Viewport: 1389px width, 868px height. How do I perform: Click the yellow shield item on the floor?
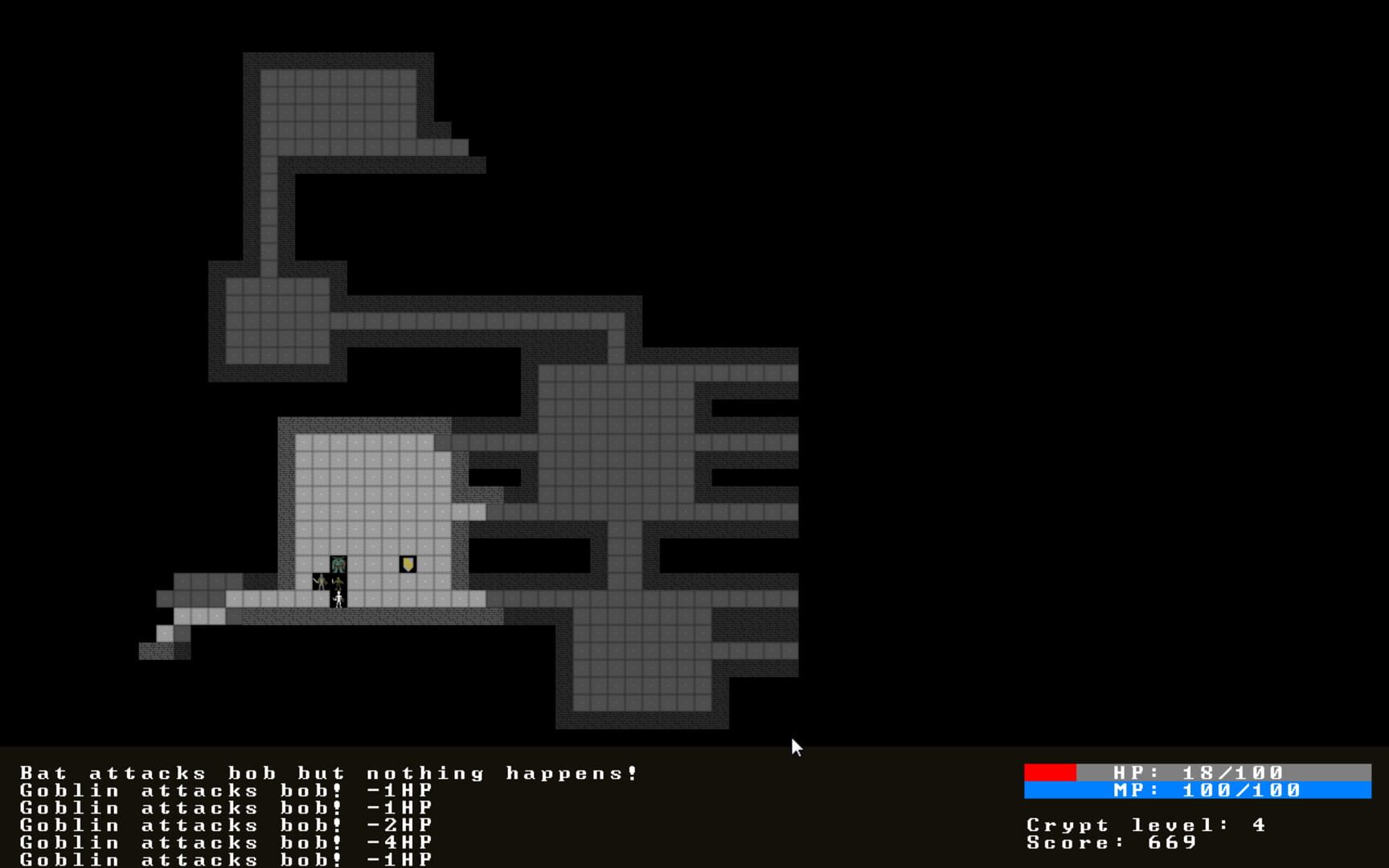pos(408,563)
